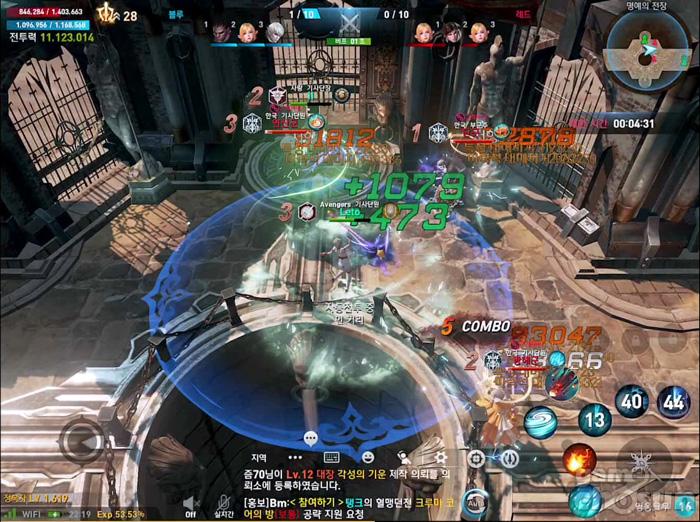This screenshot has height=522, width=700.
Task: Tap the main attack button
Action: (638, 465)
